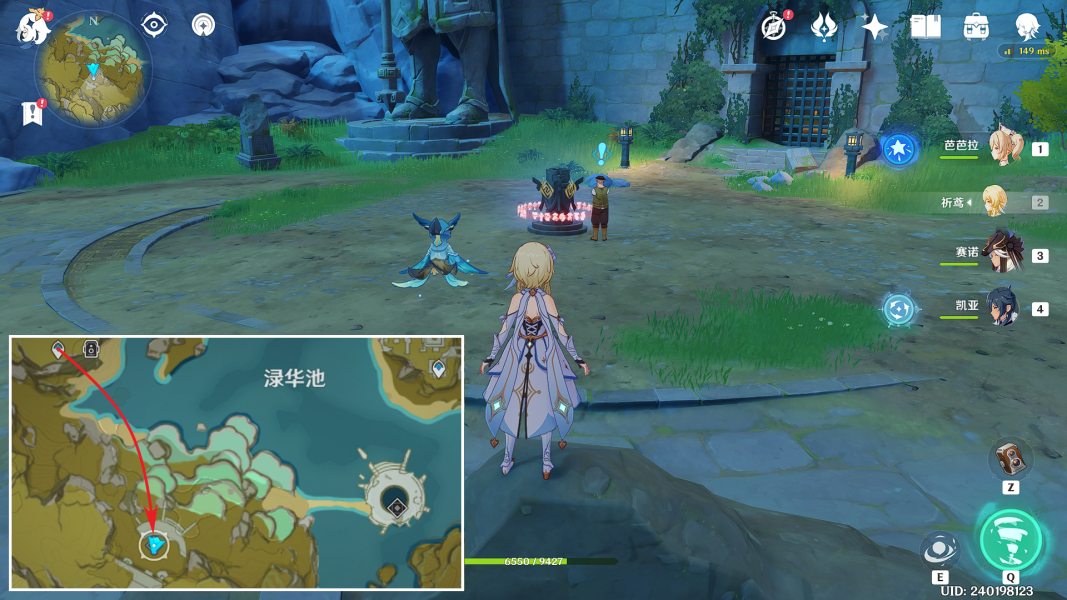Click the eye-shaped icon beside the minimap
The height and width of the screenshot is (600, 1067).
click(x=154, y=25)
